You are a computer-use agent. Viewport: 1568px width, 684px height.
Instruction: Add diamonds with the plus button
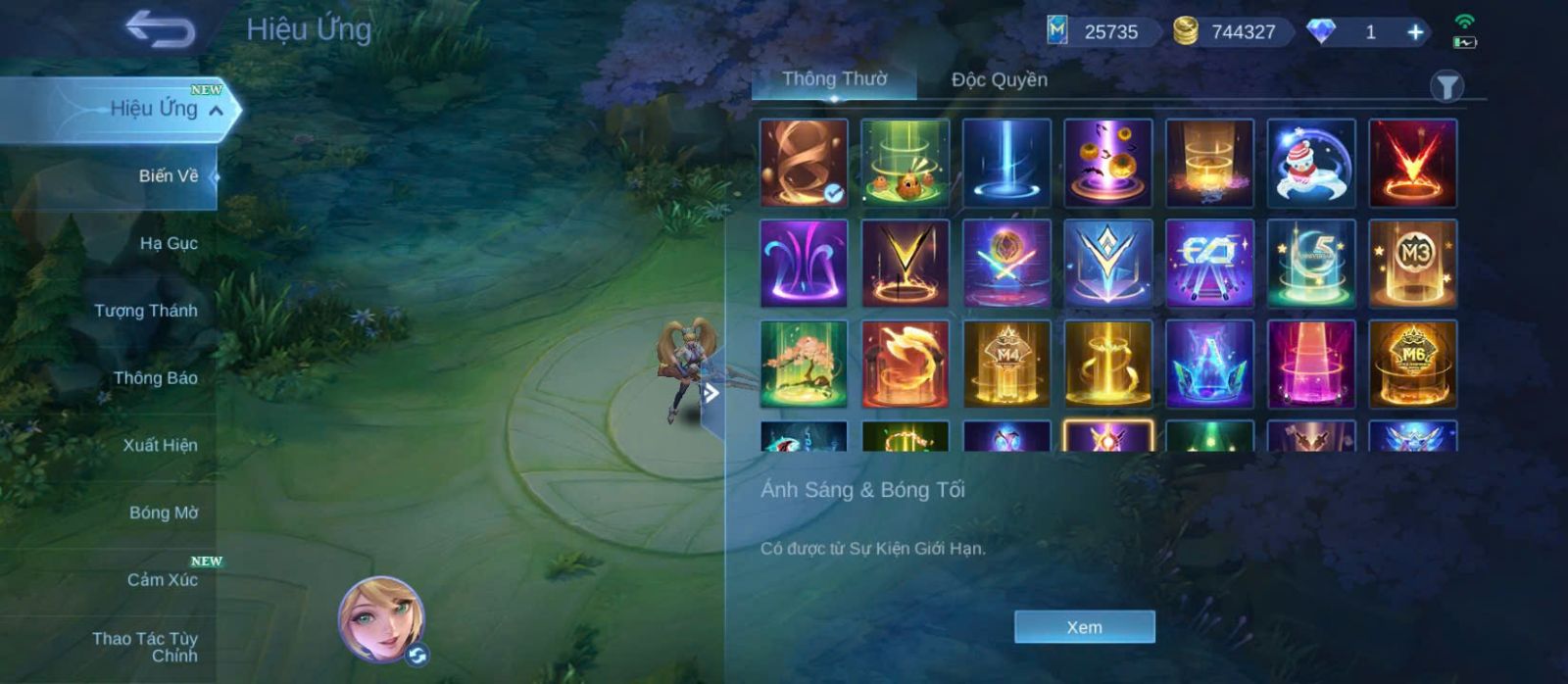coord(1415,32)
